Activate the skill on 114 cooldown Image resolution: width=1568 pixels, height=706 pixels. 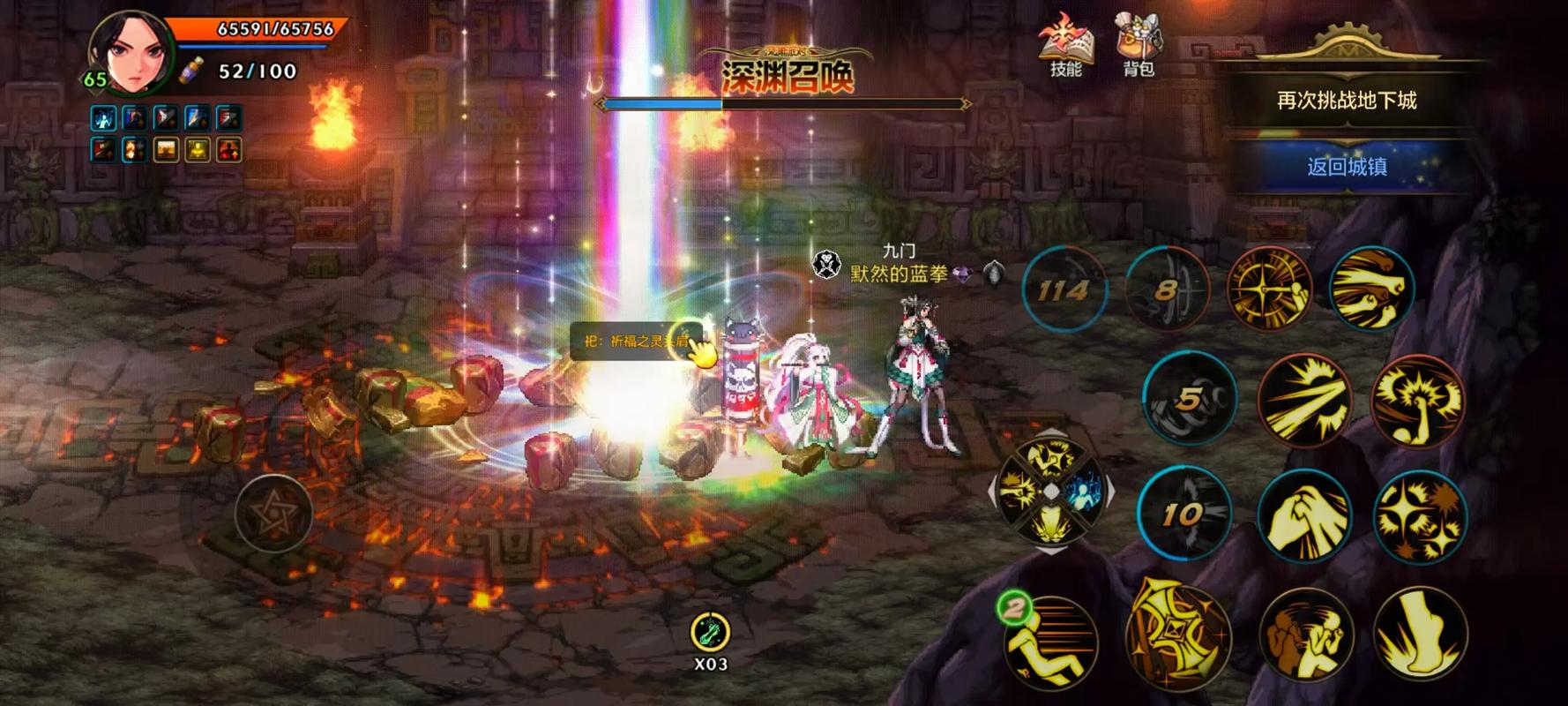point(1064,289)
